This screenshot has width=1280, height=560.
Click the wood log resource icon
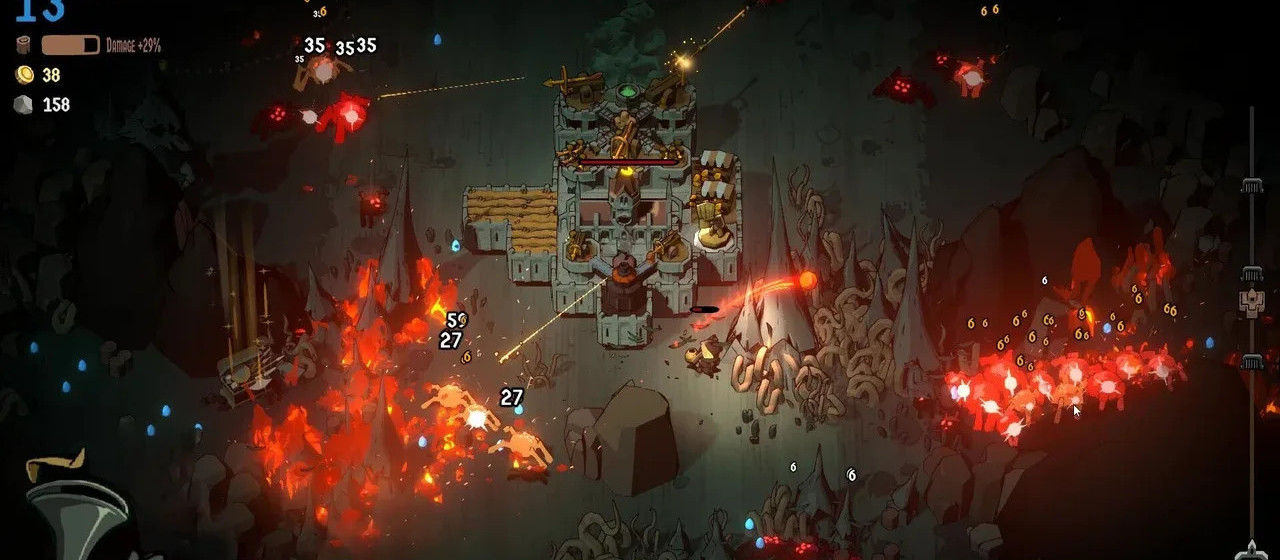tap(23, 45)
